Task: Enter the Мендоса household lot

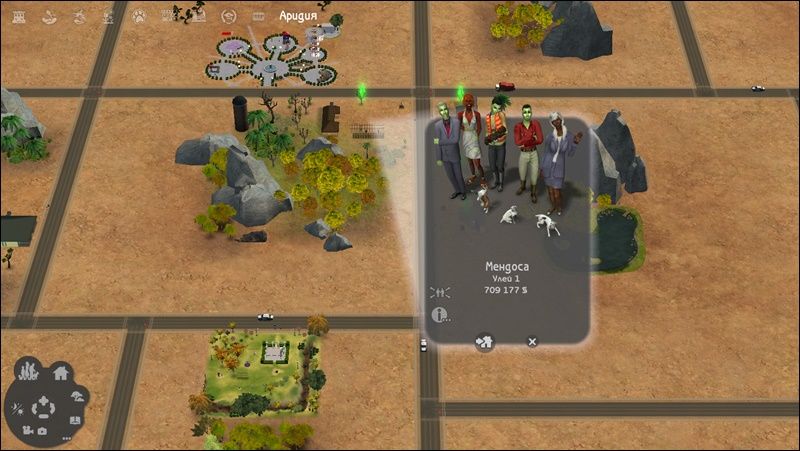Action: 484,341
